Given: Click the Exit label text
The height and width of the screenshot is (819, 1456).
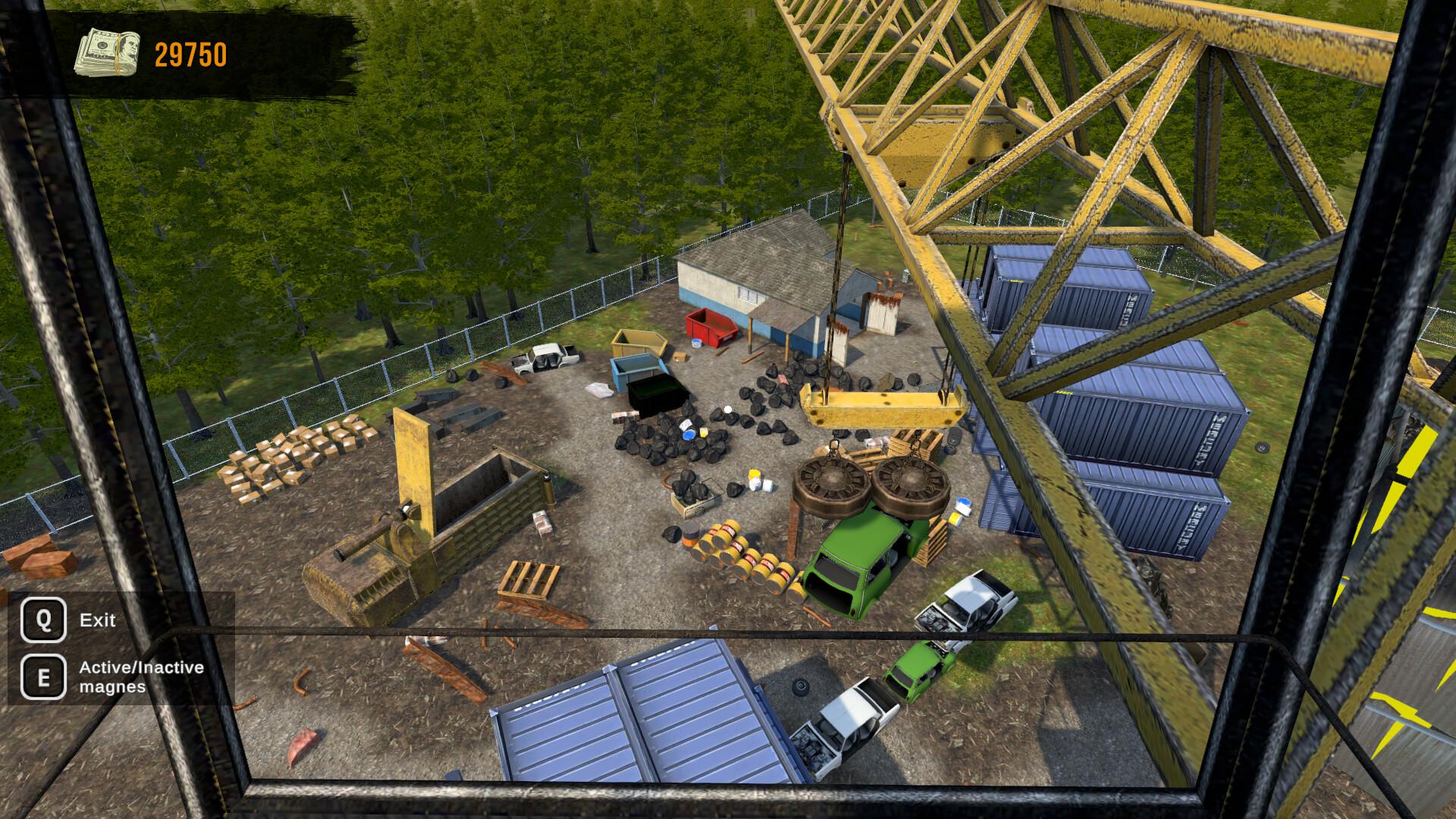Looking at the screenshot, I should (96, 620).
